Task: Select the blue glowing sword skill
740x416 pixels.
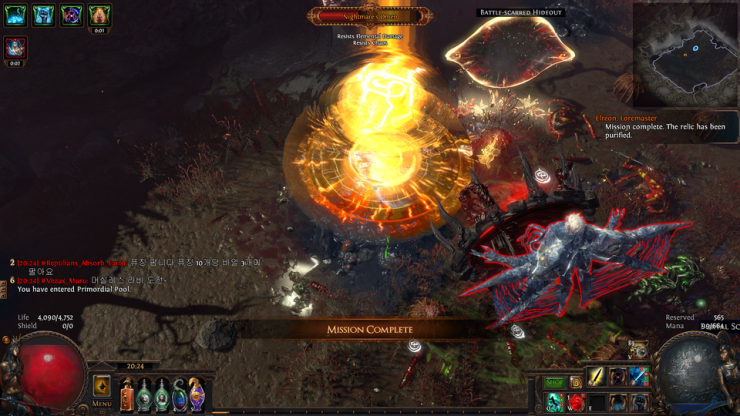Action: 638,377
